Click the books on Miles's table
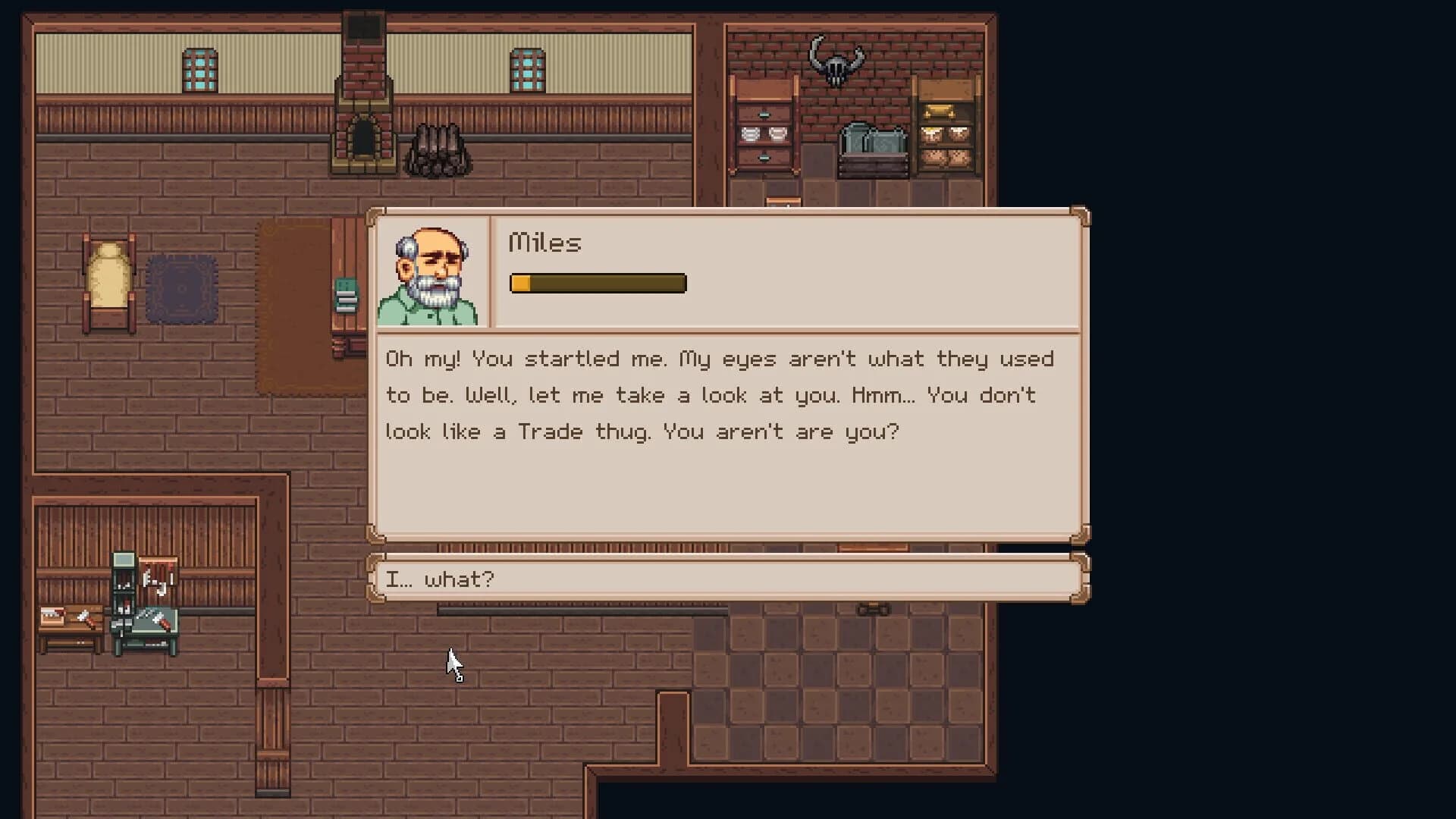The width and height of the screenshot is (1456, 819). (x=345, y=296)
